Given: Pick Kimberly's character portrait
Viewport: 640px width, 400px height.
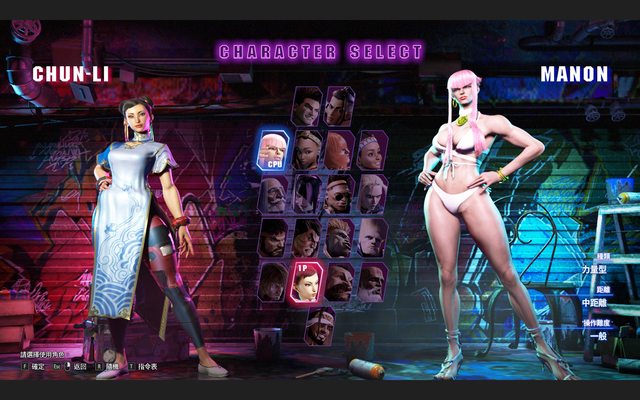Looking at the screenshot, I should [x=307, y=150].
